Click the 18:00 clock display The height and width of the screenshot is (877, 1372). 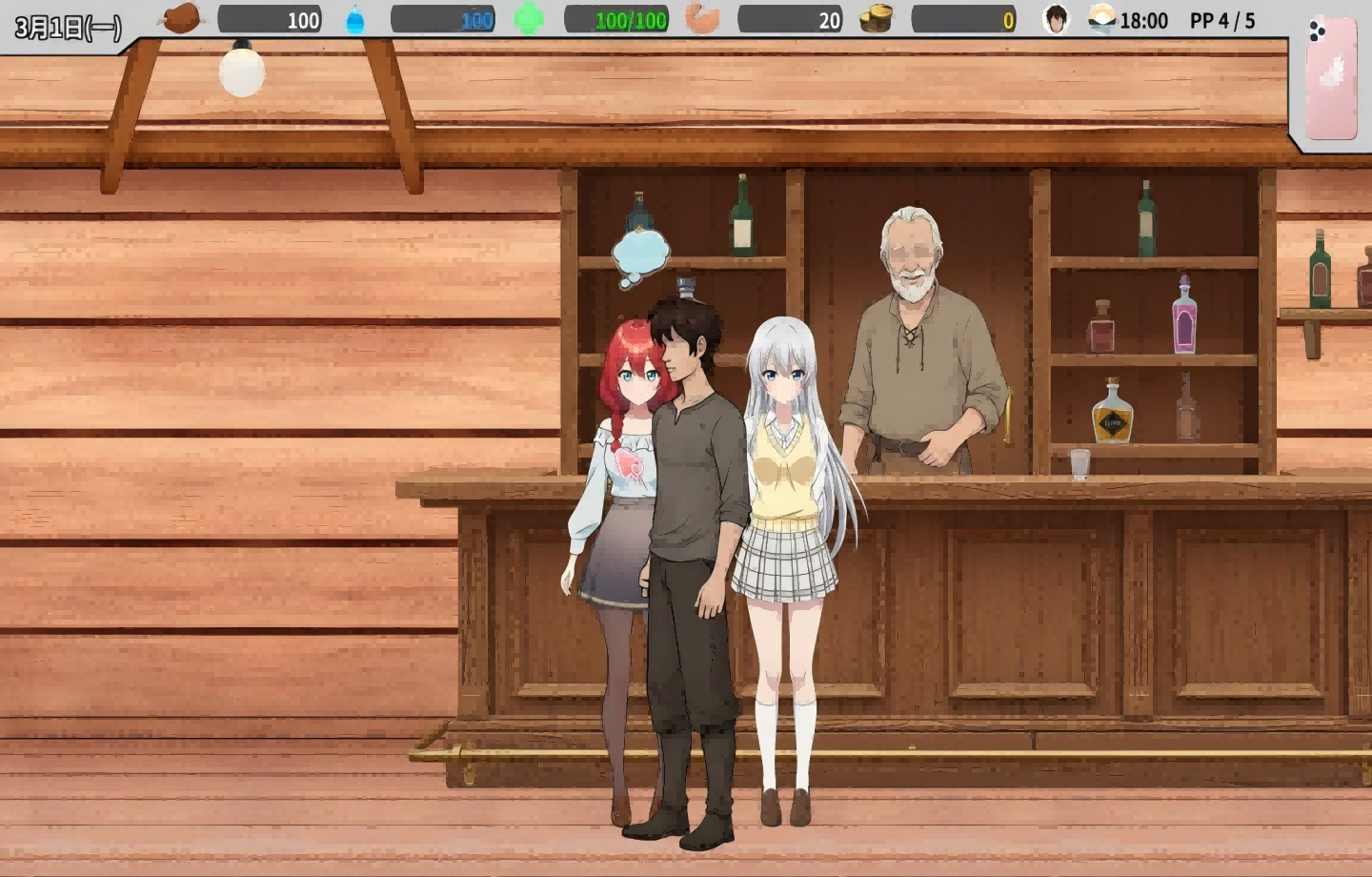(x=1142, y=19)
